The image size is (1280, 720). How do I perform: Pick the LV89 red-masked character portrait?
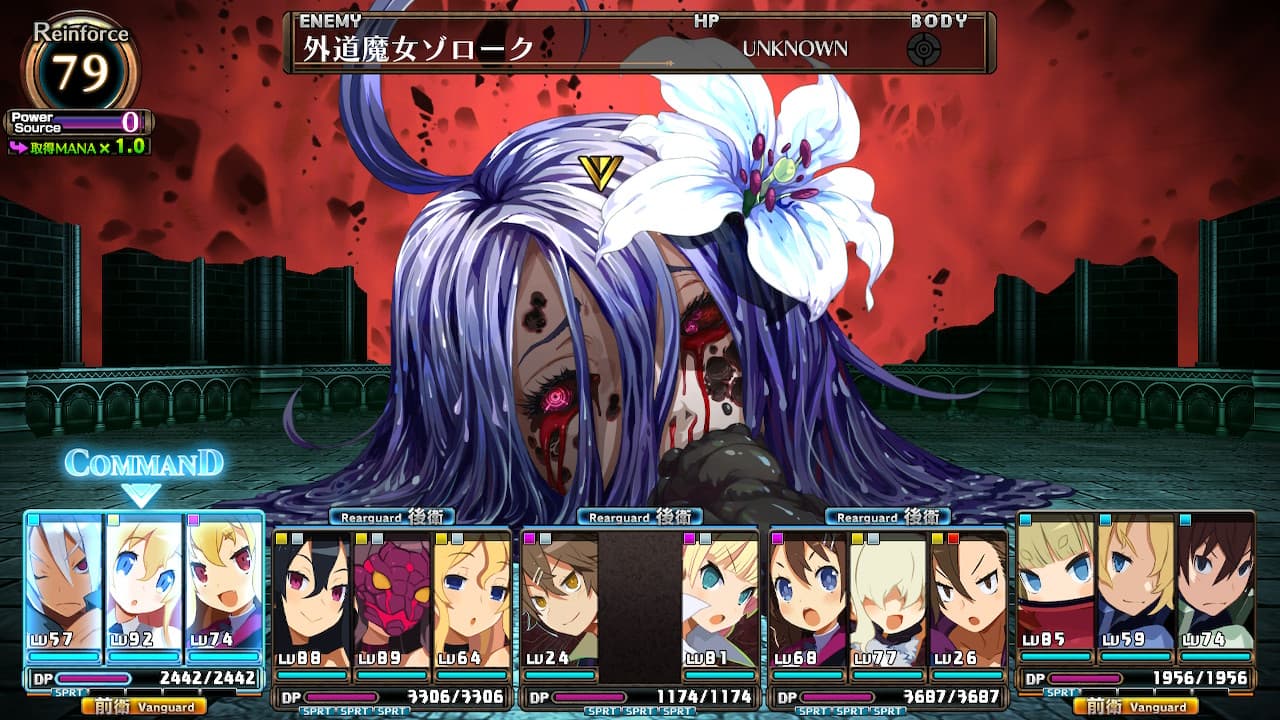[392, 597]
